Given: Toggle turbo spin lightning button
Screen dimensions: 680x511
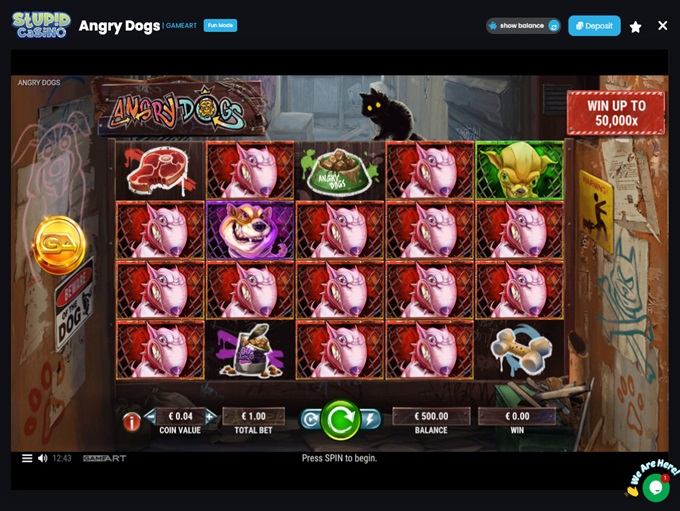Looking at the screenshot, I should [370, 420].
